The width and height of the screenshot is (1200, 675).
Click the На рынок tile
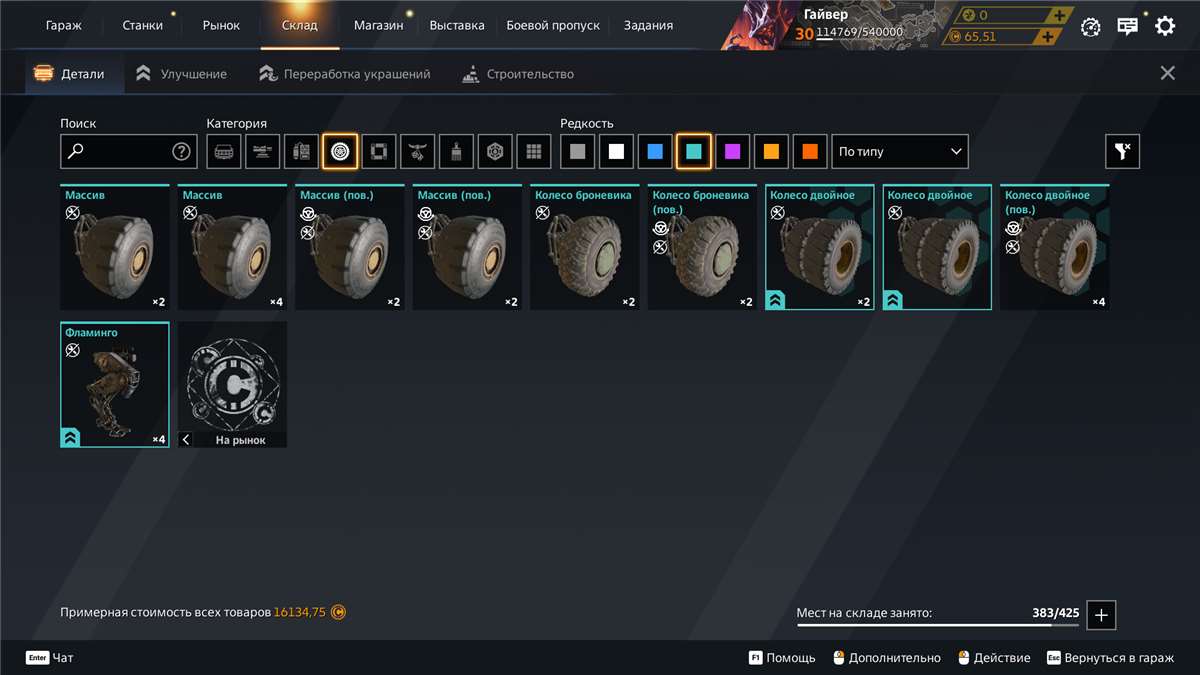coord(232,385)
